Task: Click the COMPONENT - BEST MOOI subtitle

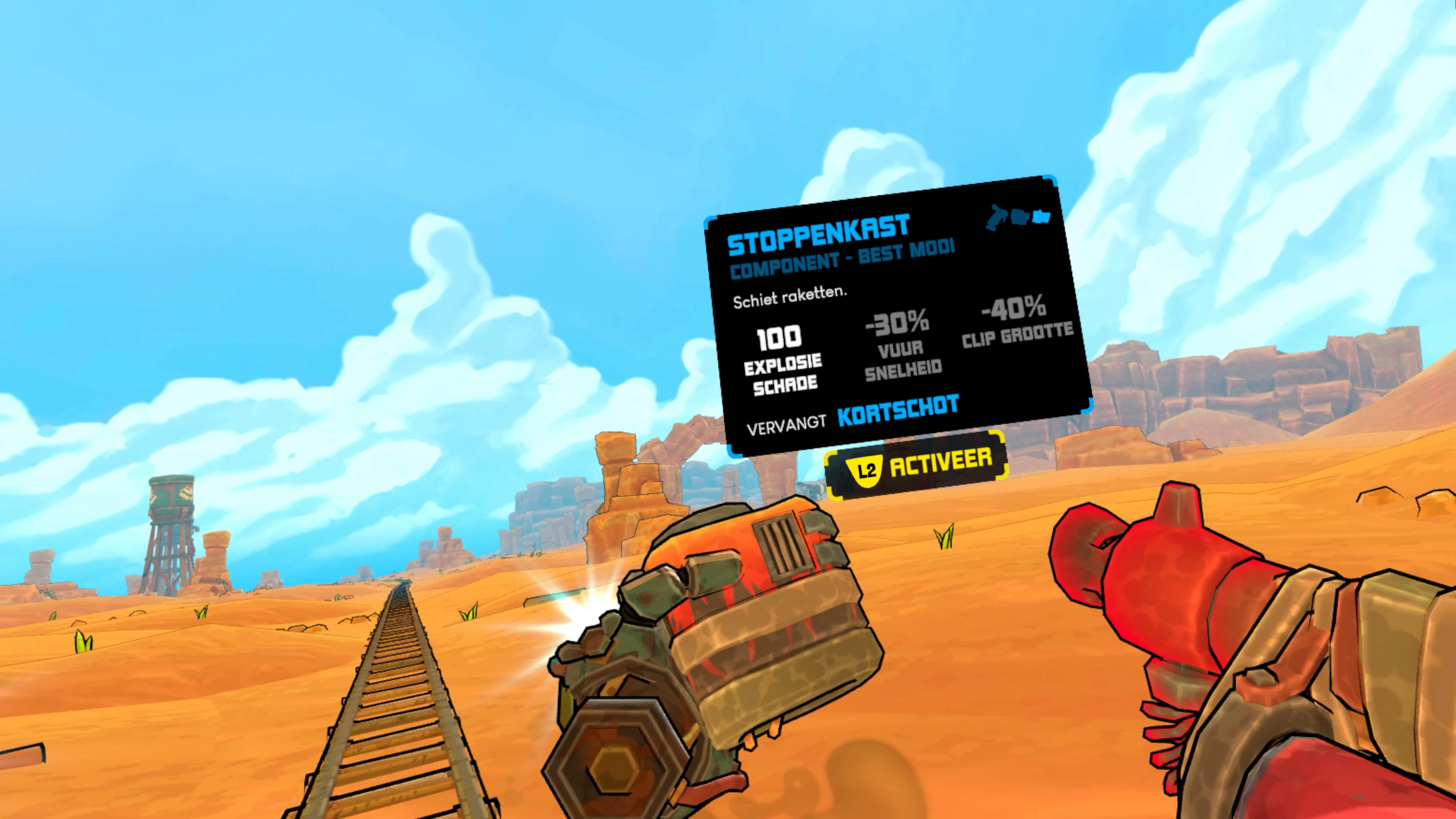Action: click(x=842, y=261)
